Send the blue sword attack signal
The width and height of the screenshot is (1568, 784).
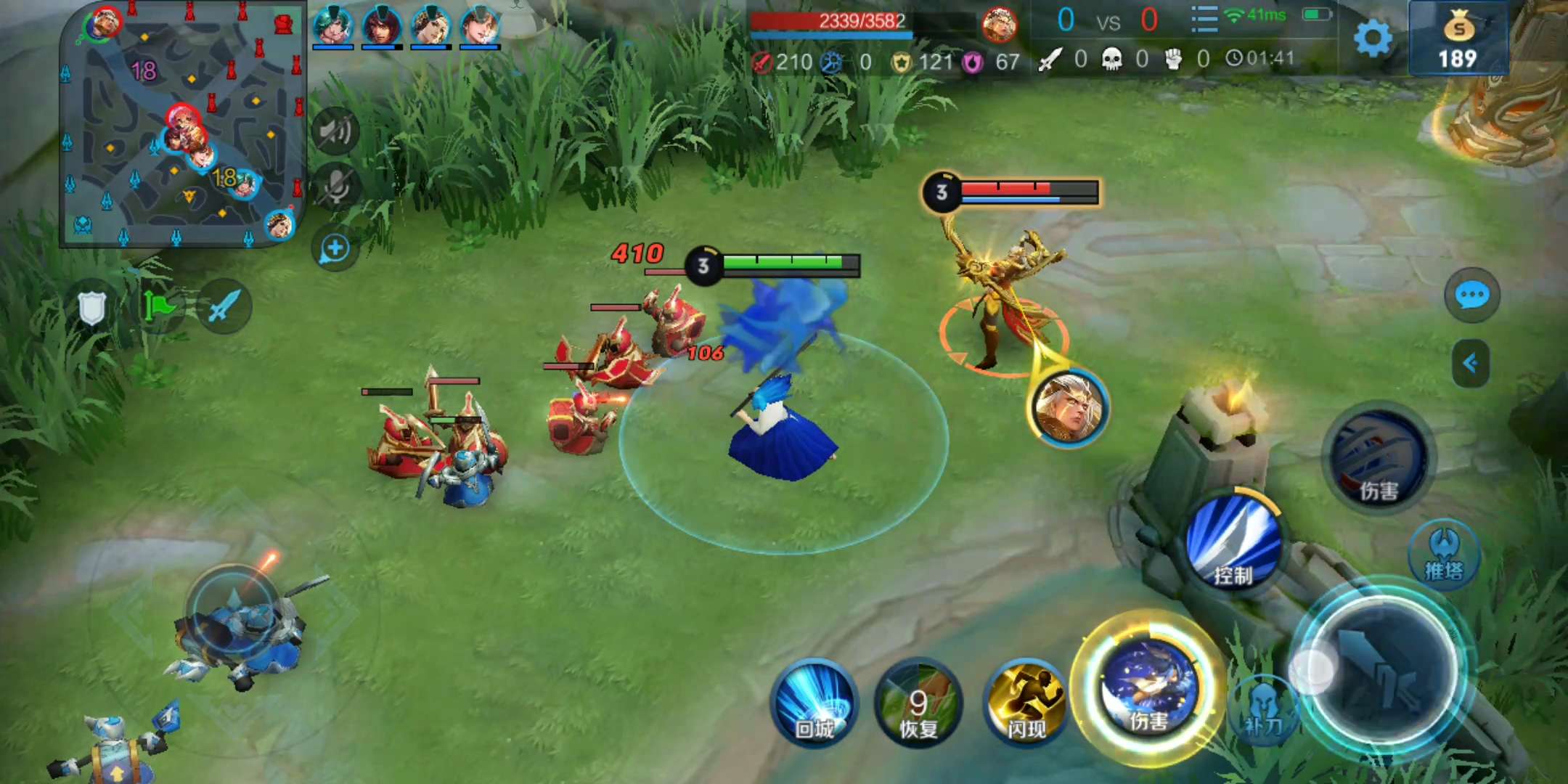pos(224,306)
